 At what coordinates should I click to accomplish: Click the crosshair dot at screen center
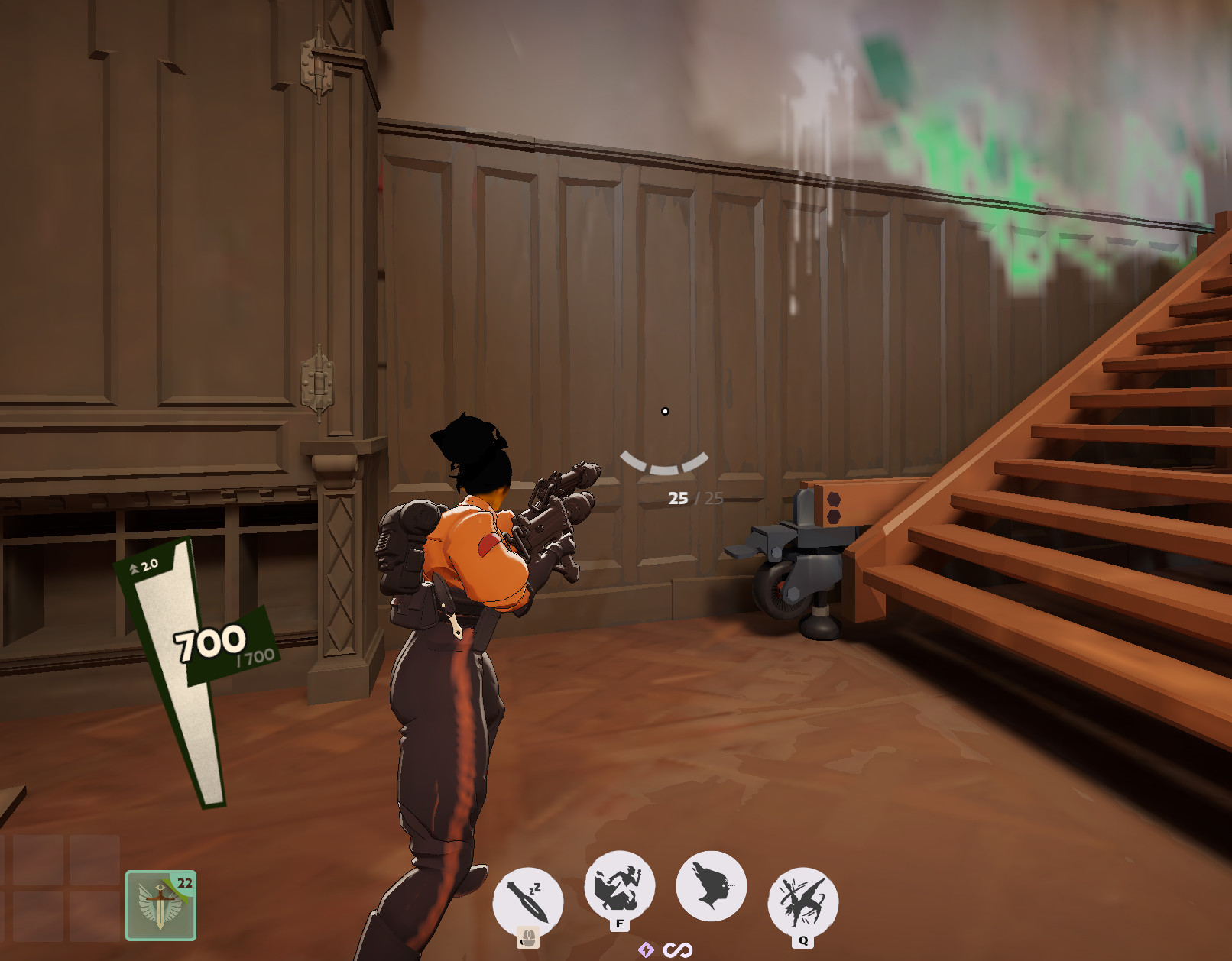pos(665,411)
